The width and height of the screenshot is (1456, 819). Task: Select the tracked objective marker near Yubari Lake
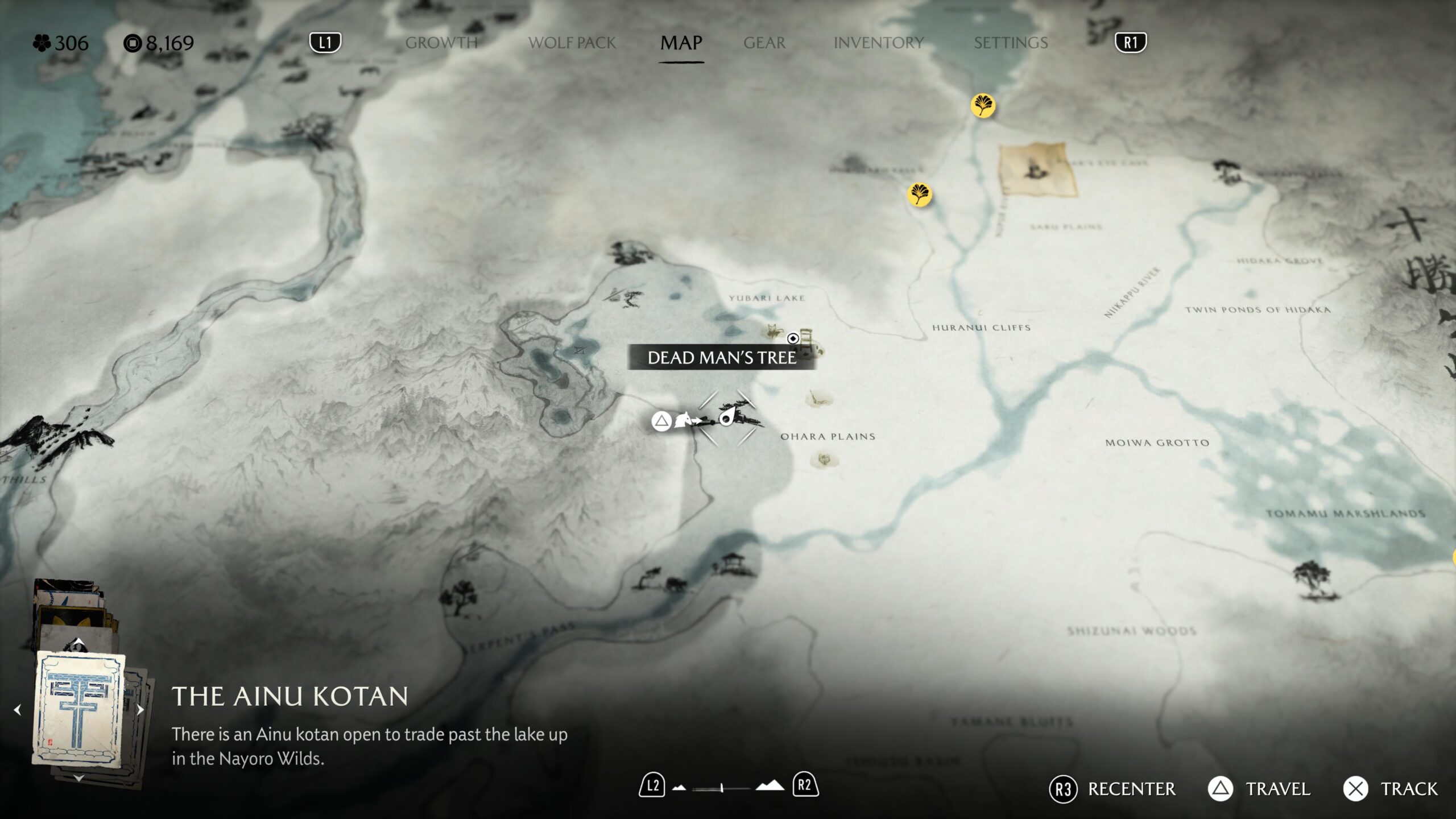point(793,338)
